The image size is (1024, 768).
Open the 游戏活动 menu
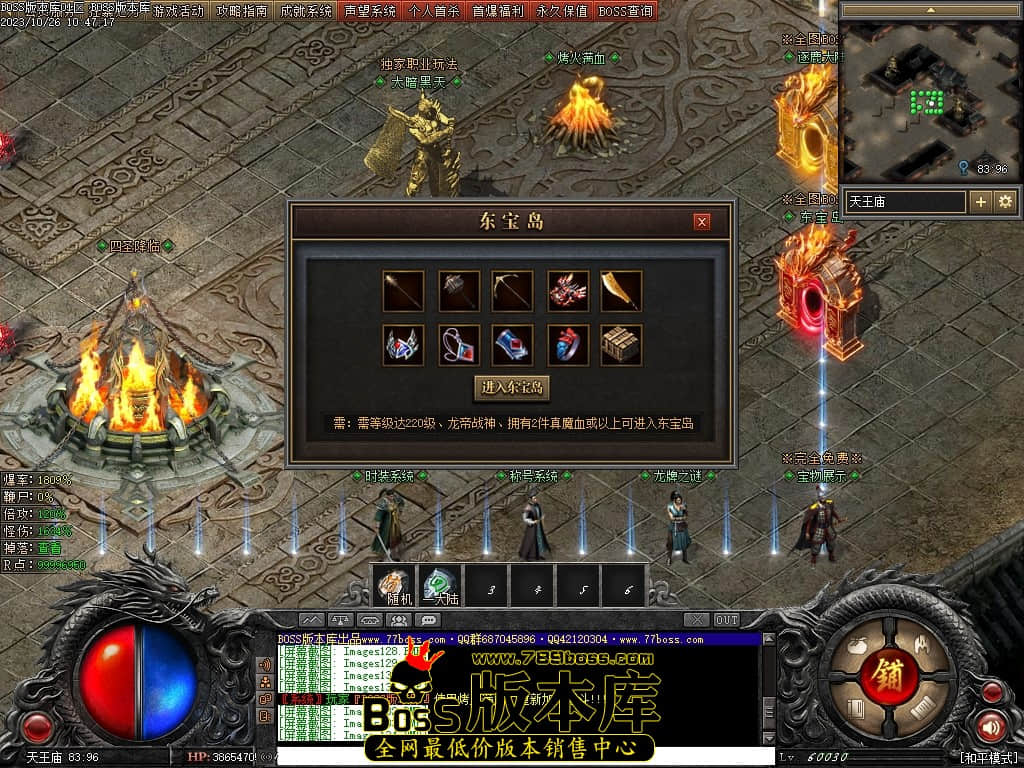click(178, 11)
